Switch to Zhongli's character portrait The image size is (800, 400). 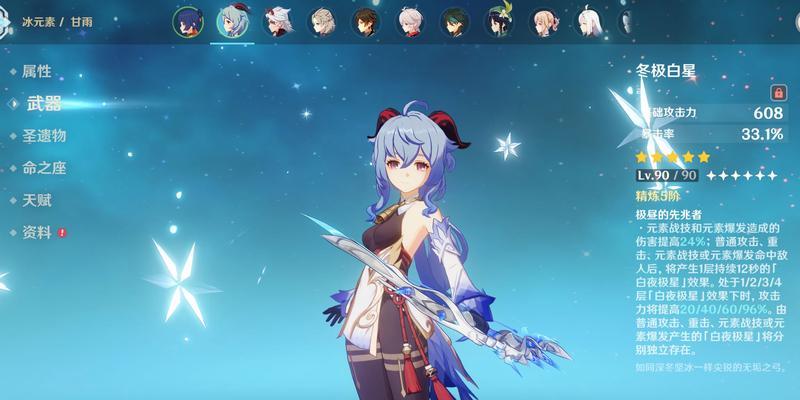point(365,20)
